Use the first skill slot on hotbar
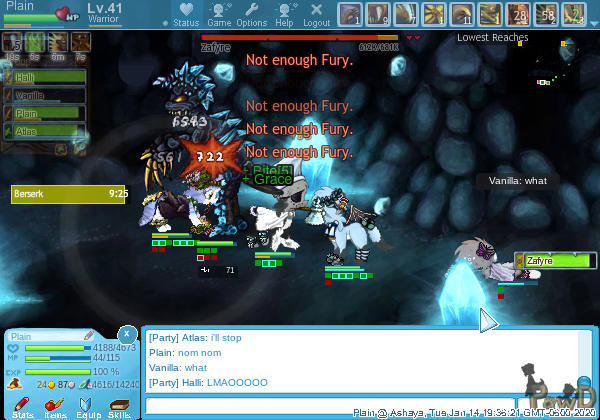The width and height of the screenshot is (600, 420). (350, 14)
